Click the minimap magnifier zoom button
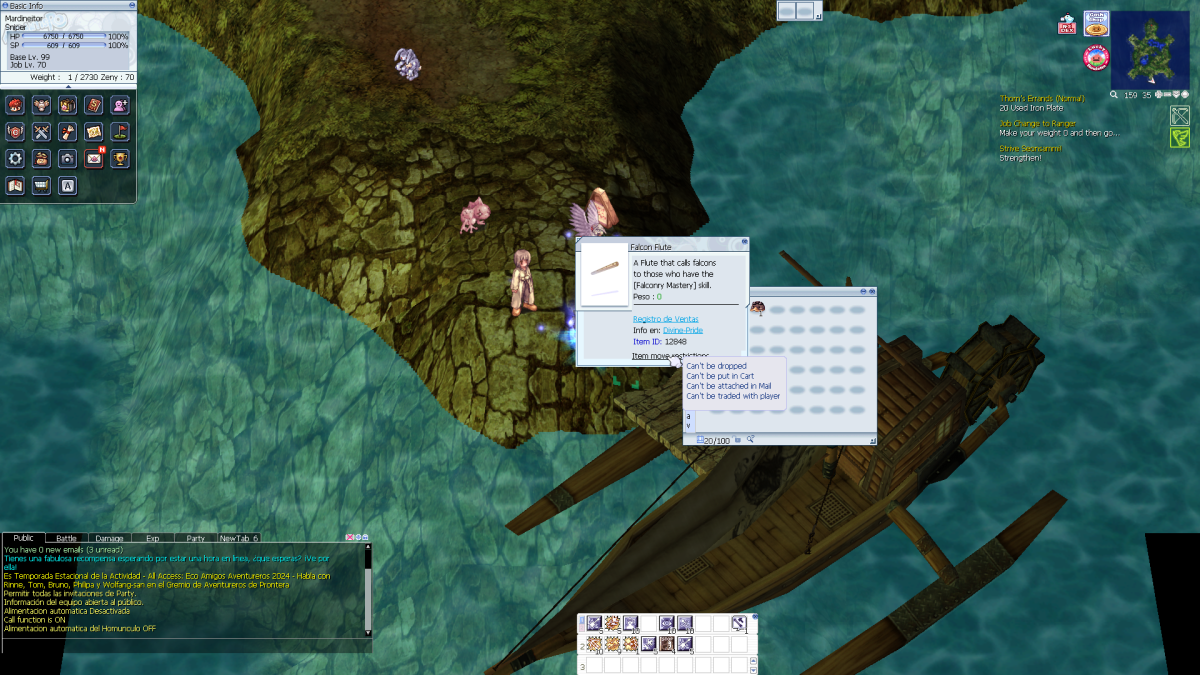Screen dimensions: 1200x675 coord(1114,95)
